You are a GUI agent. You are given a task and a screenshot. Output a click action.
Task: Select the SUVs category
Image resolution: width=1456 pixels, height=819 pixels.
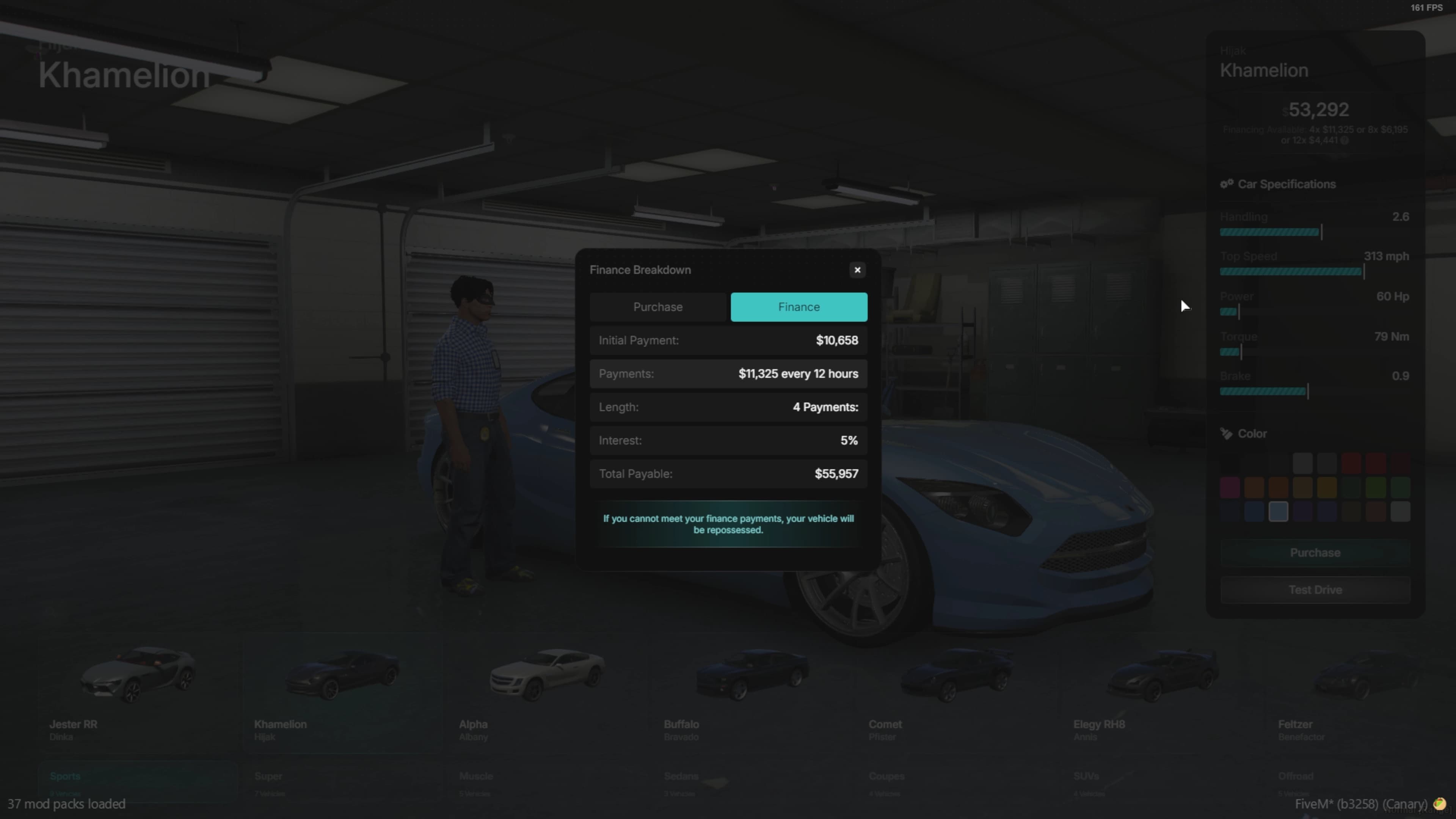pos(1087,776)
